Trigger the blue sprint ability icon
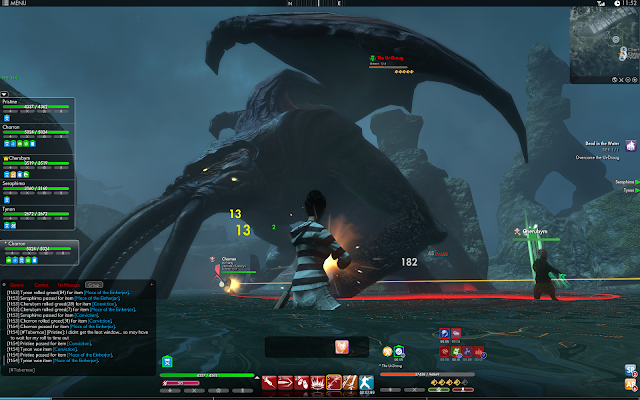640x400 pixels. click(367, 381)
